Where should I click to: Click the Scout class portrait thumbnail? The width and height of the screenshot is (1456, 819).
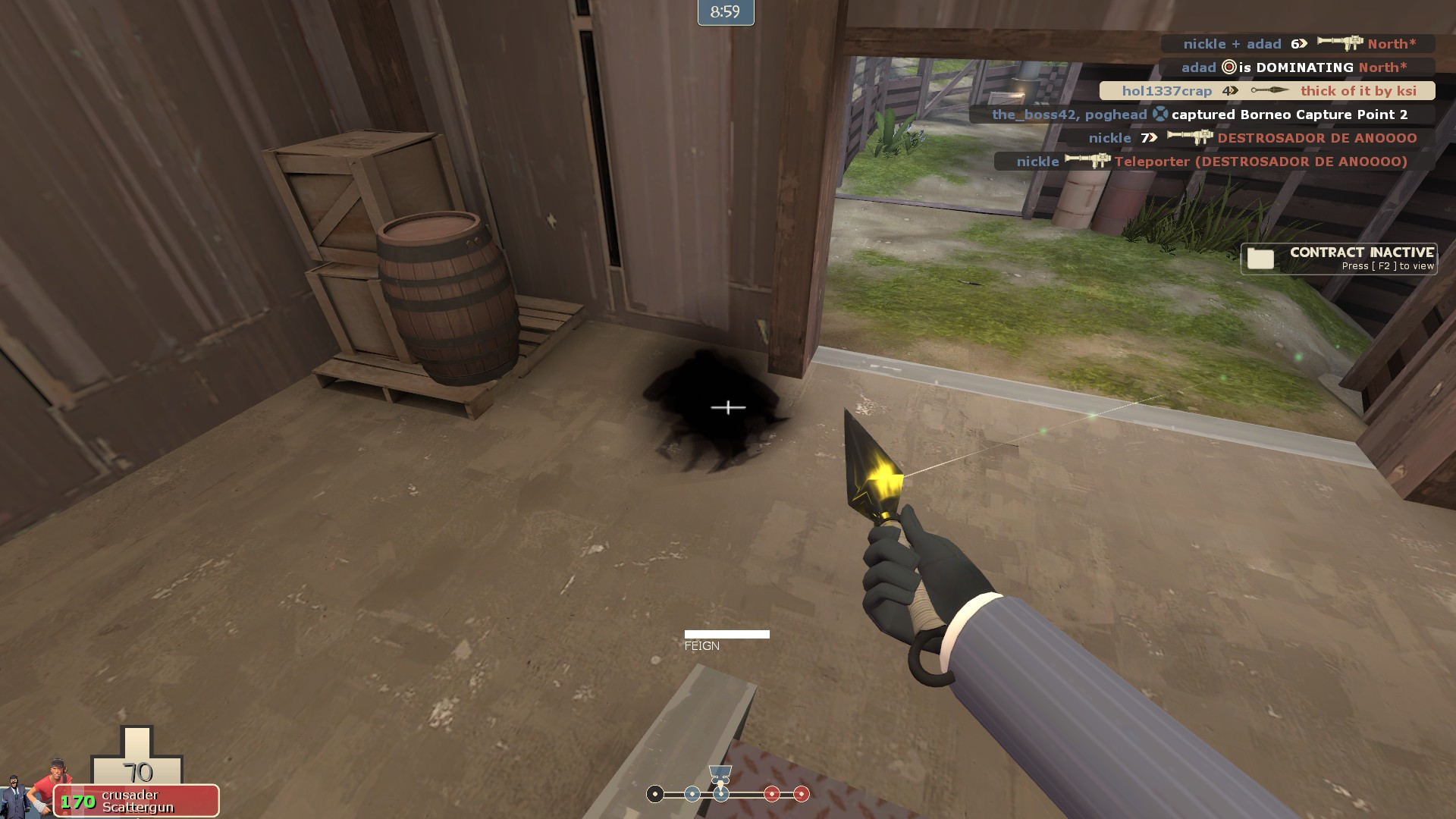coord(52,792)
